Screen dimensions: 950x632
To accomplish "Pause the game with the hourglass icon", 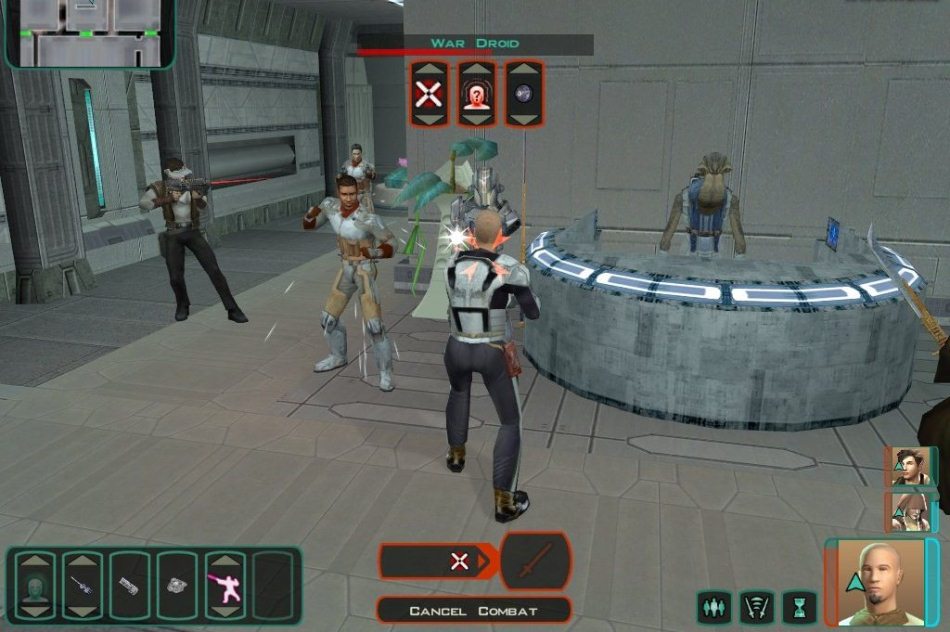I will (x=800, y=607).
